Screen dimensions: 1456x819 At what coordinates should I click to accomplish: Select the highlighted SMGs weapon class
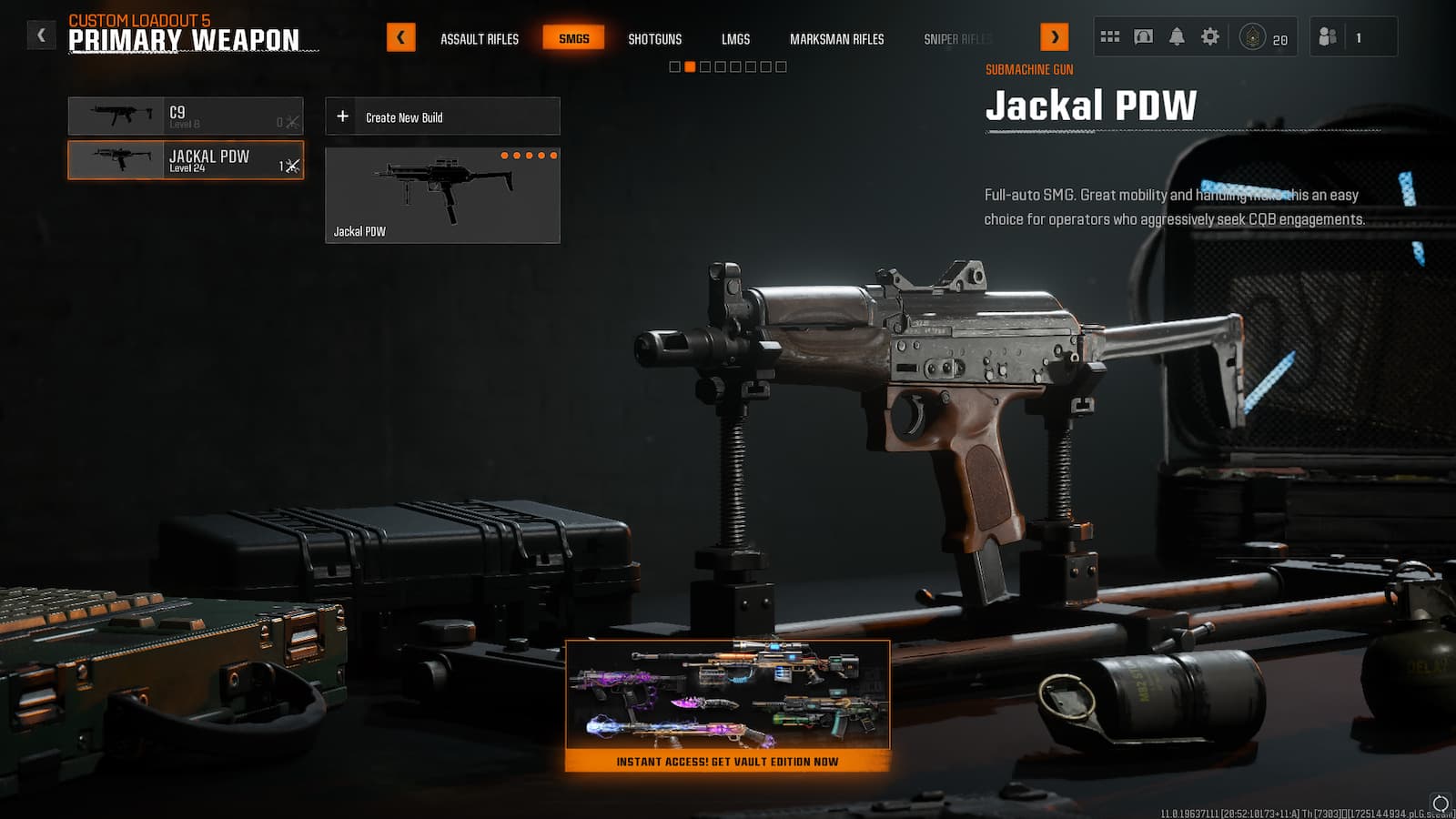click(x=572, y=38)
